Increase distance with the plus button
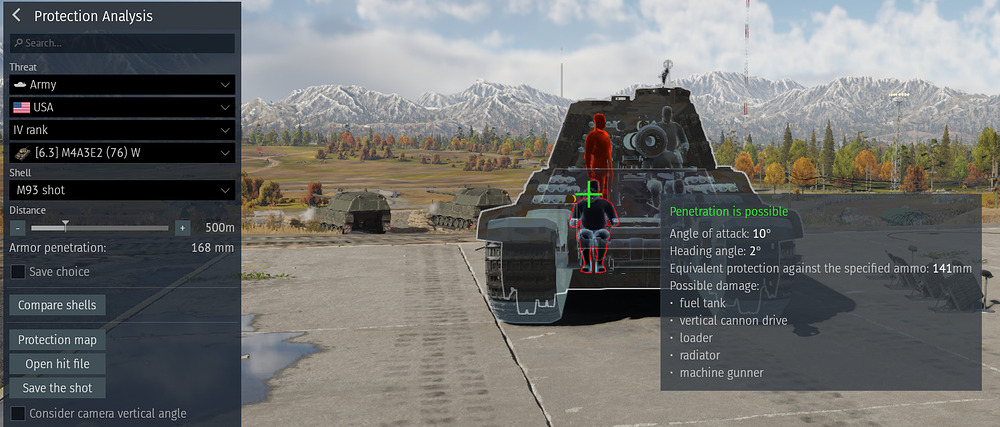Image resolution: width=1000 pixels, height=427 pixels. [x=182, y=228]
